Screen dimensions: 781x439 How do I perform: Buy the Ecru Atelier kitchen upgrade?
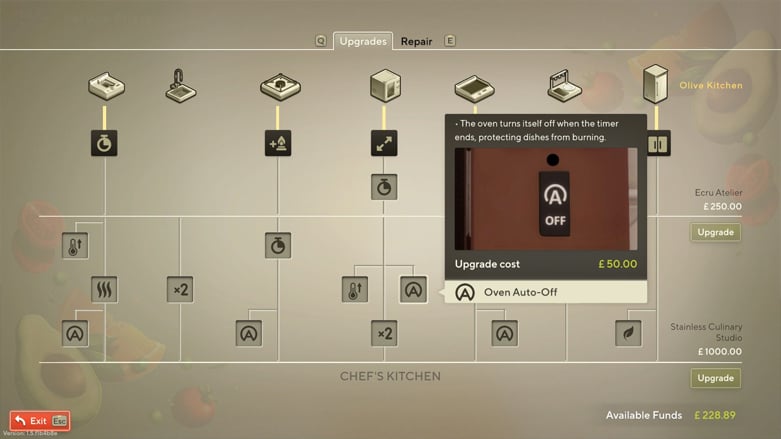point(715,232)
